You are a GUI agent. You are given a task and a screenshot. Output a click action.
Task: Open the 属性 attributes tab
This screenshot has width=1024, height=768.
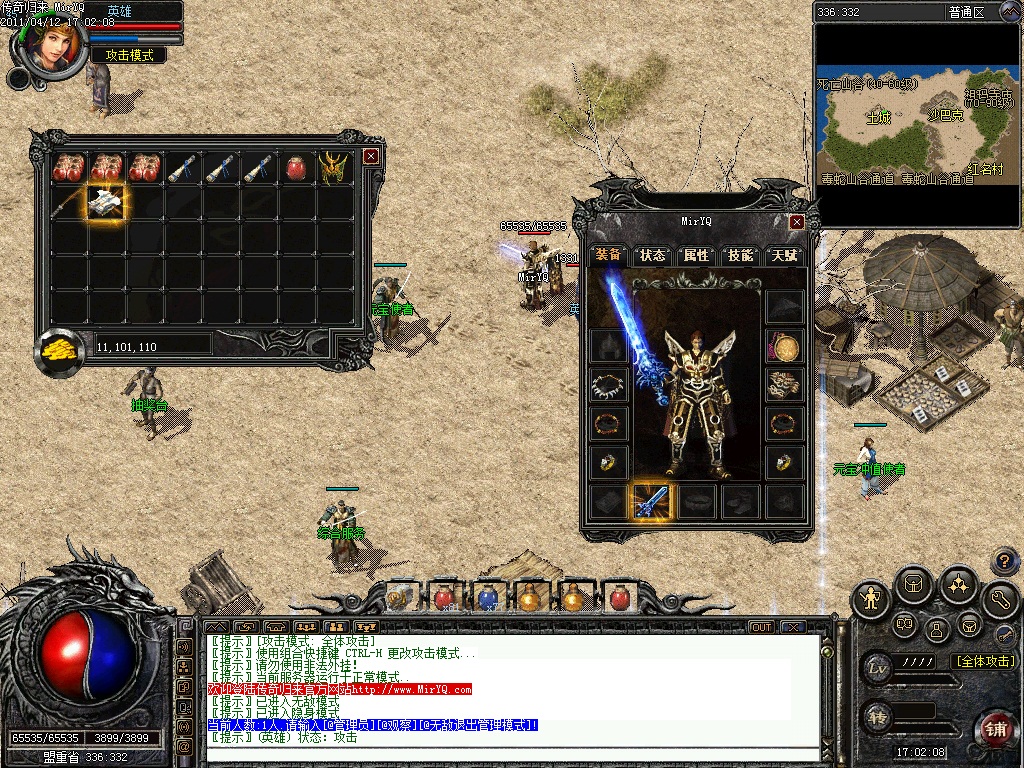pyautogui.click(x=696, y=255)
